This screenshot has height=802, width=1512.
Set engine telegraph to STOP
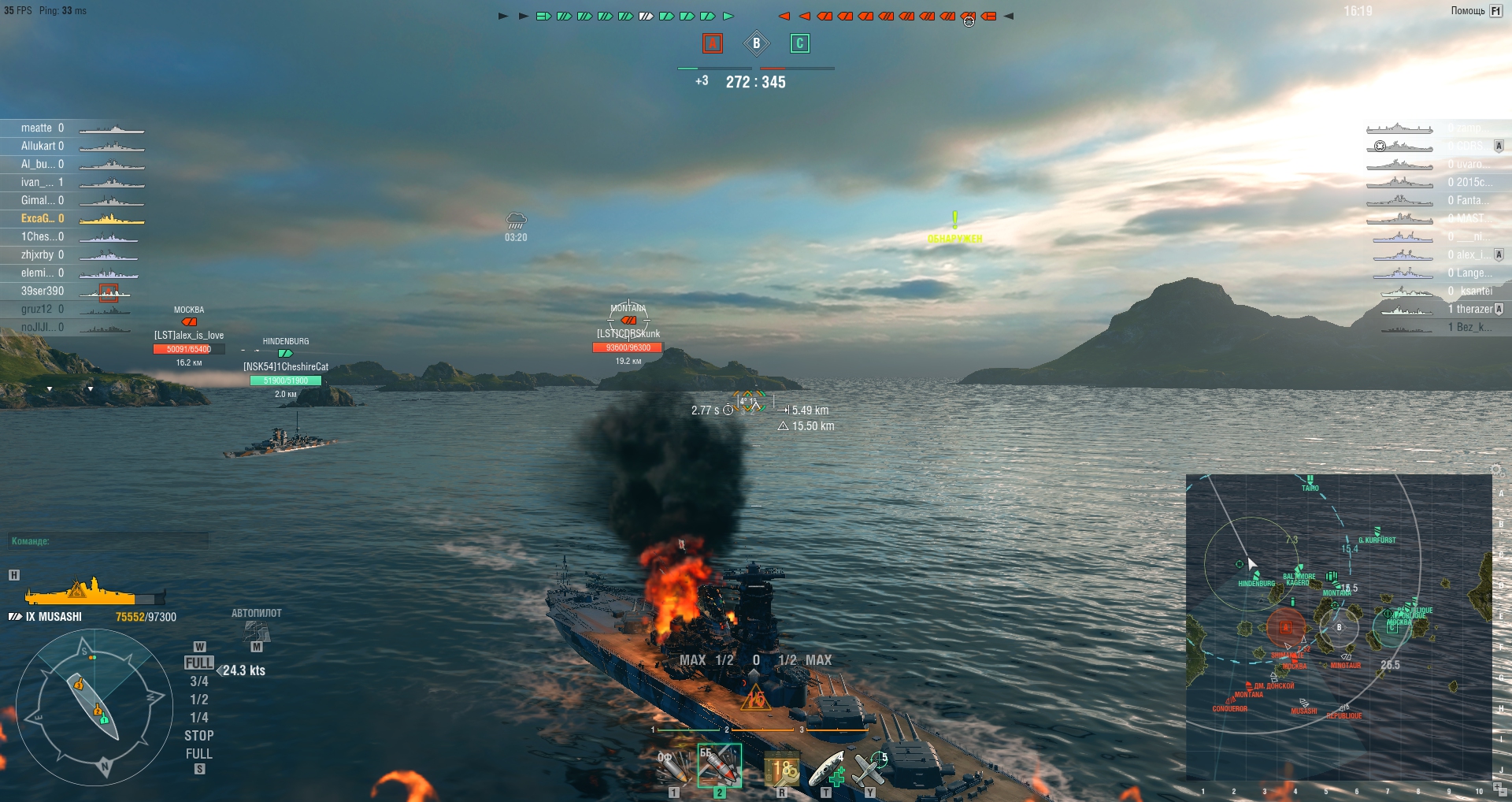pos(199,736)
